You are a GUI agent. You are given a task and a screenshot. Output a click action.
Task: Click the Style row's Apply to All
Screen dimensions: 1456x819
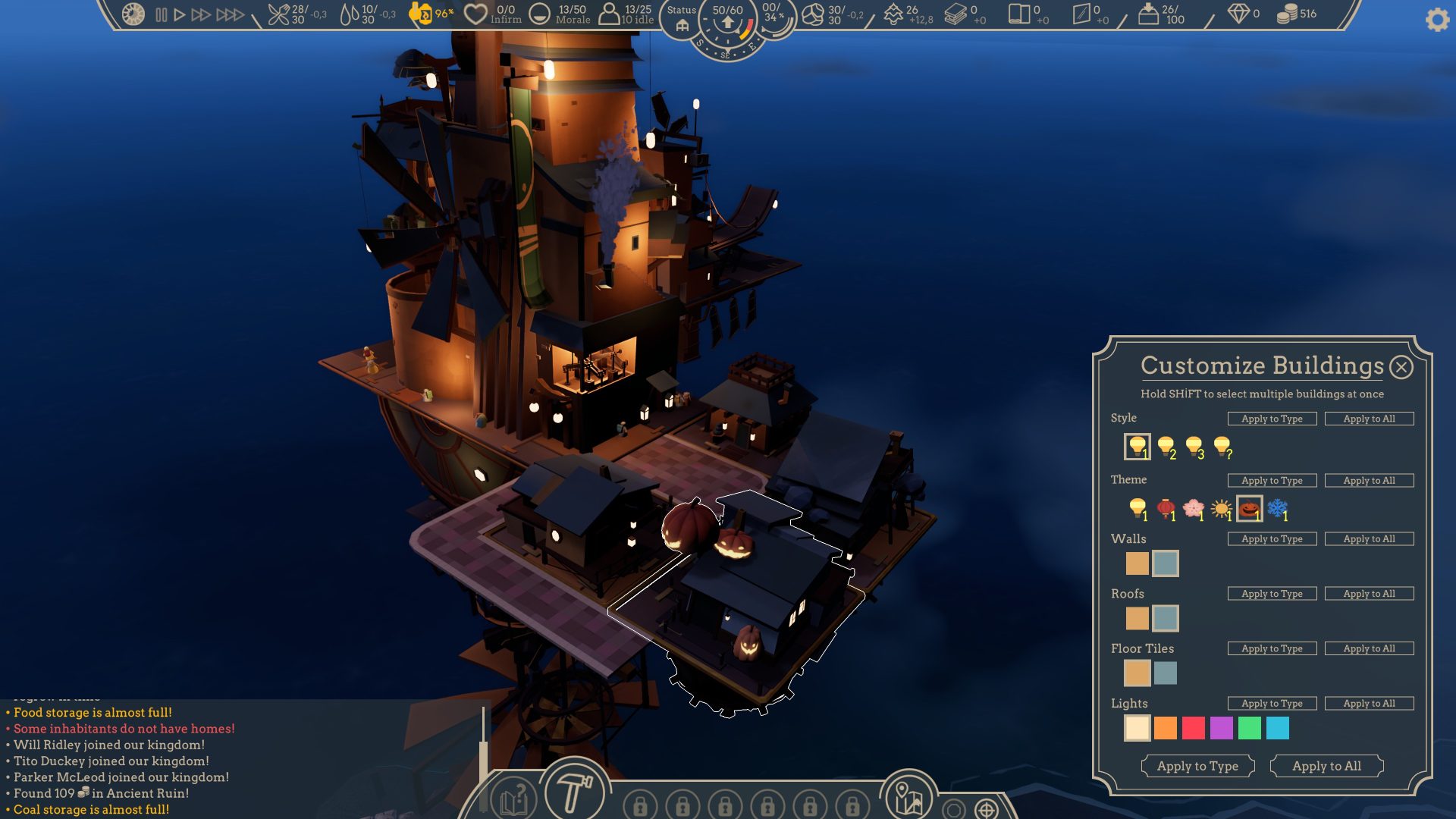[1369, 419]
